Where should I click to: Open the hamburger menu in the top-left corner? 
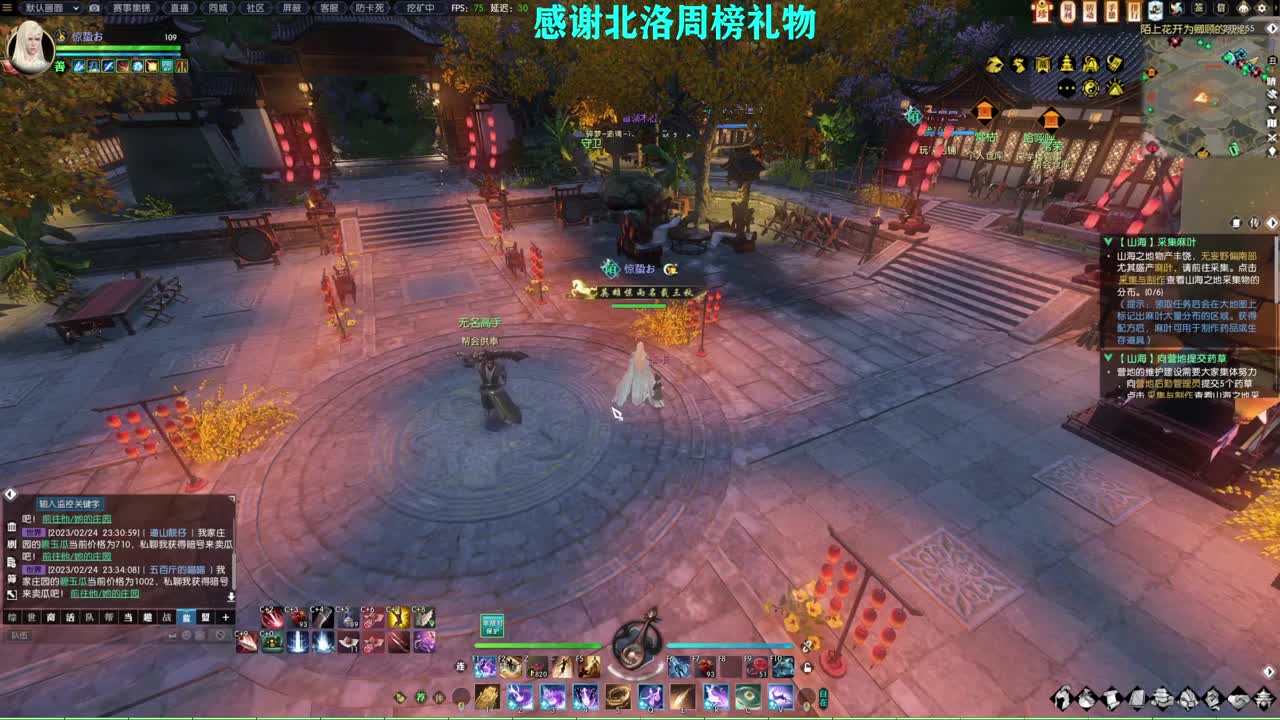click(x=6, y=9)
